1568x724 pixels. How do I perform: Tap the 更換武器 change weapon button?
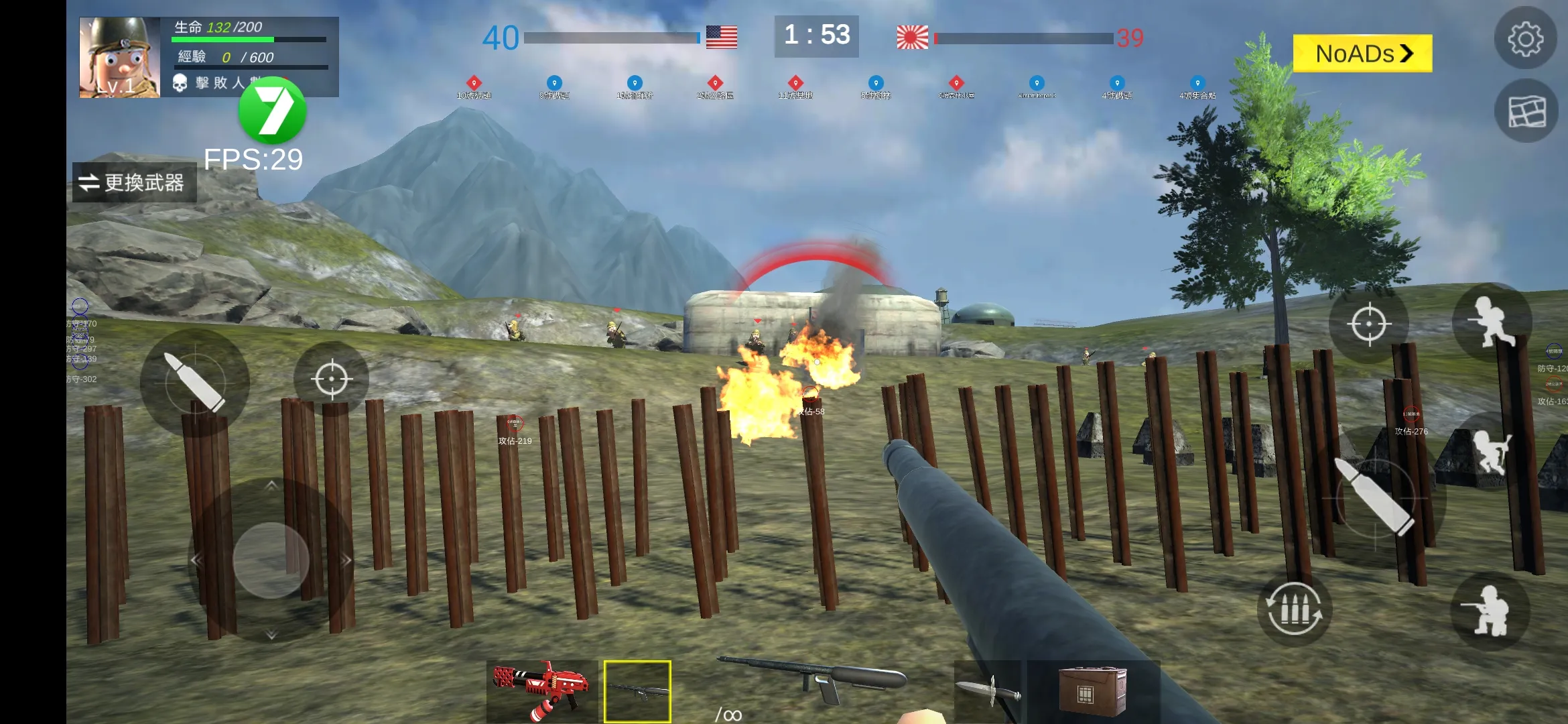pyautogui.click(x=134, y=182)
